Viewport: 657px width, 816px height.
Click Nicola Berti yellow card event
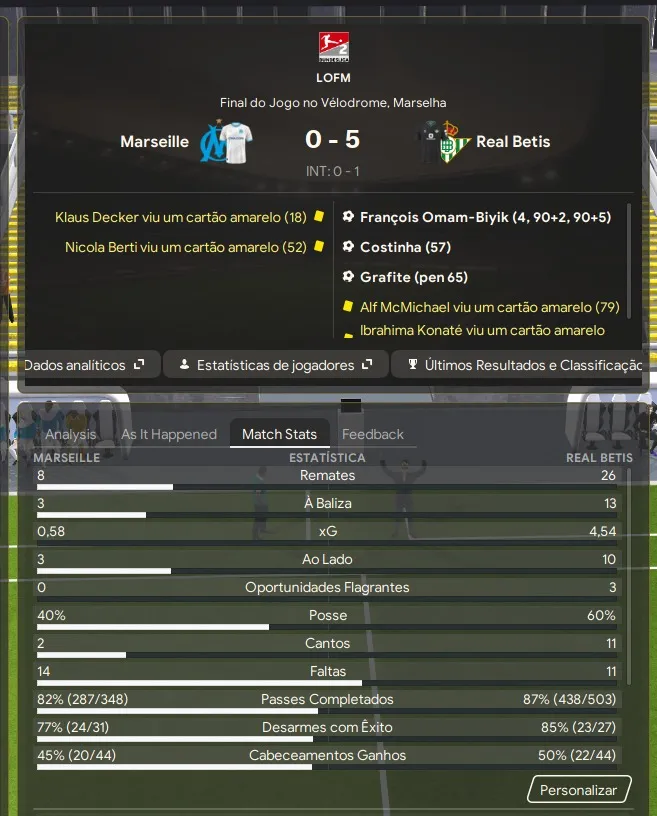[x=186, y=247]
